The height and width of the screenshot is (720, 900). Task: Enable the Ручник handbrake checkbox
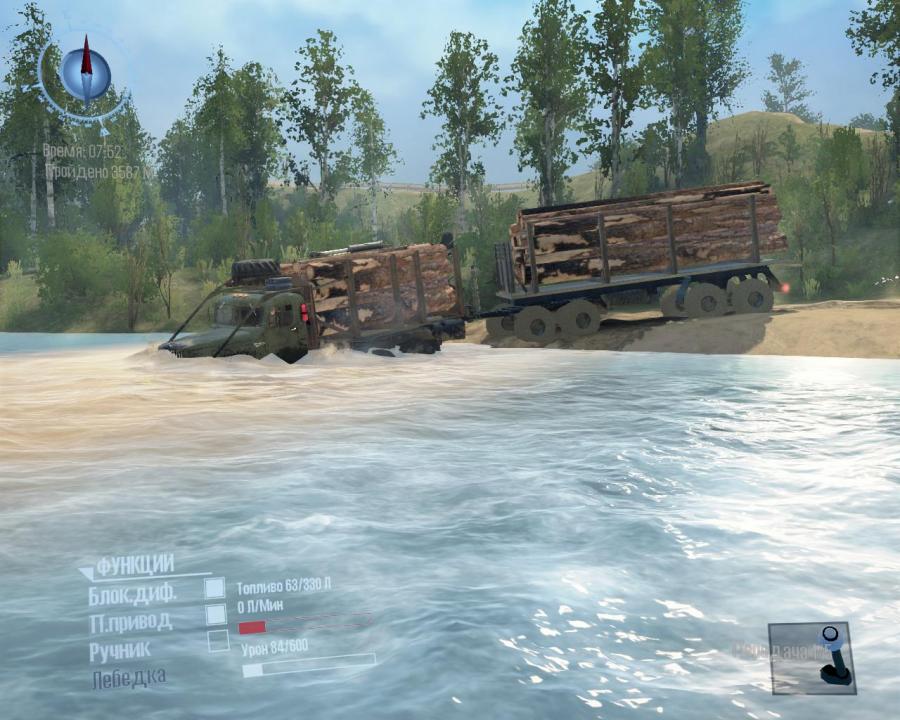coord(218,641)
